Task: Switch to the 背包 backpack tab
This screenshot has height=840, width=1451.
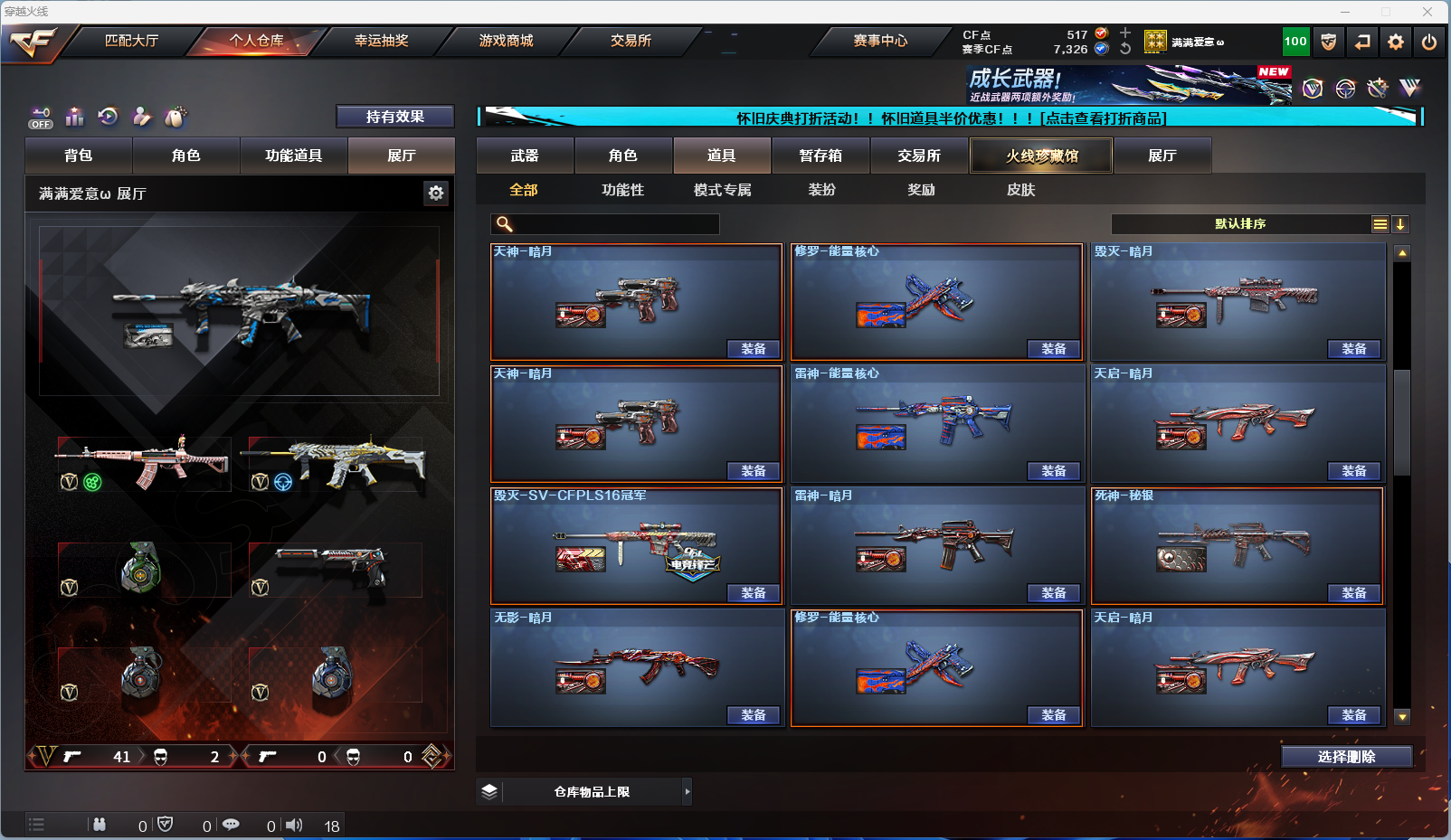Action: click(79, 156)
